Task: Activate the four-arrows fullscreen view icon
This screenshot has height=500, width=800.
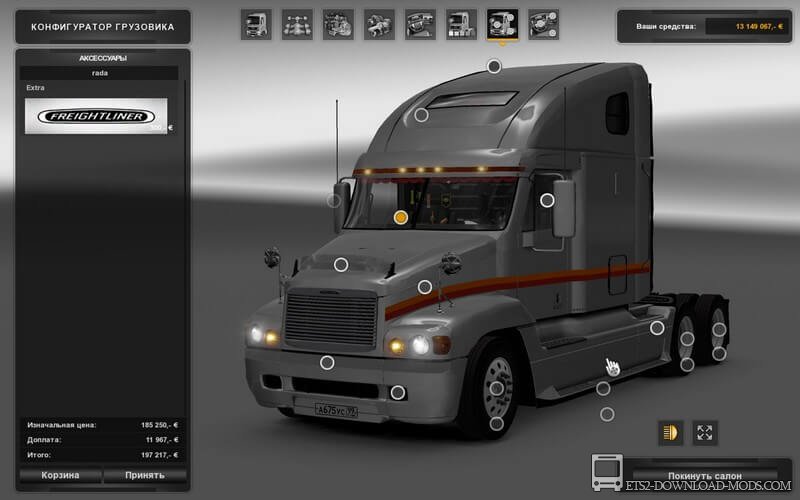Action: 706,433
